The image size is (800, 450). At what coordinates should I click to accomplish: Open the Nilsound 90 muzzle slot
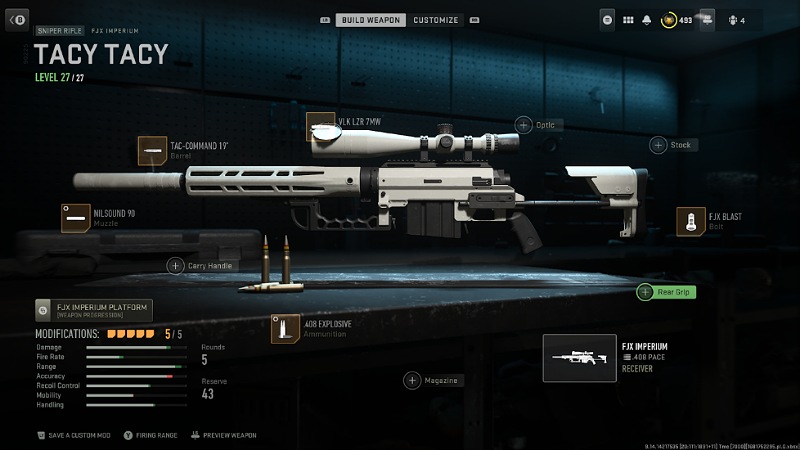point(76,217)
